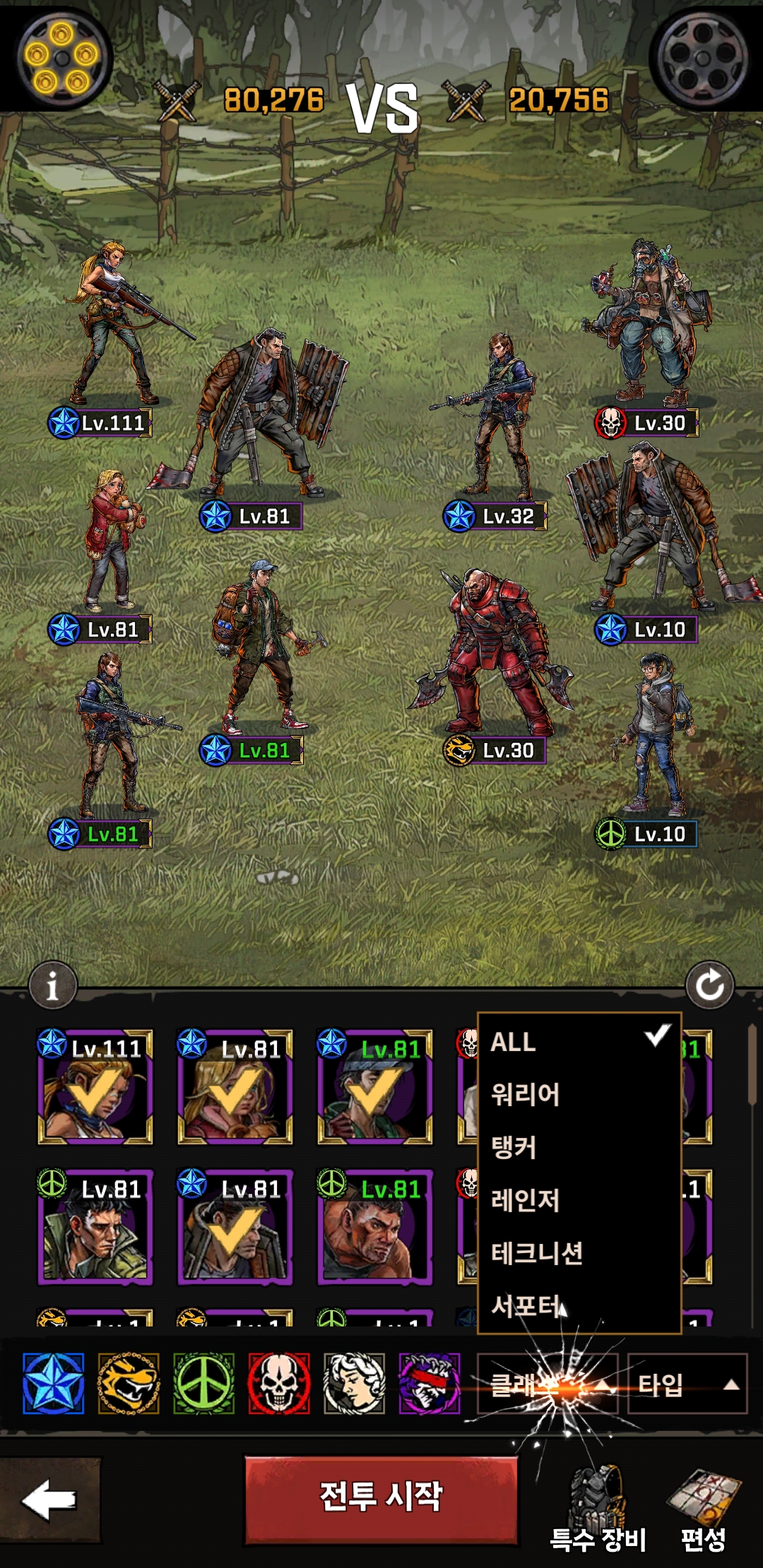Show battle info with the i button
The image size is (763, 1568).
tap(52, 985)
